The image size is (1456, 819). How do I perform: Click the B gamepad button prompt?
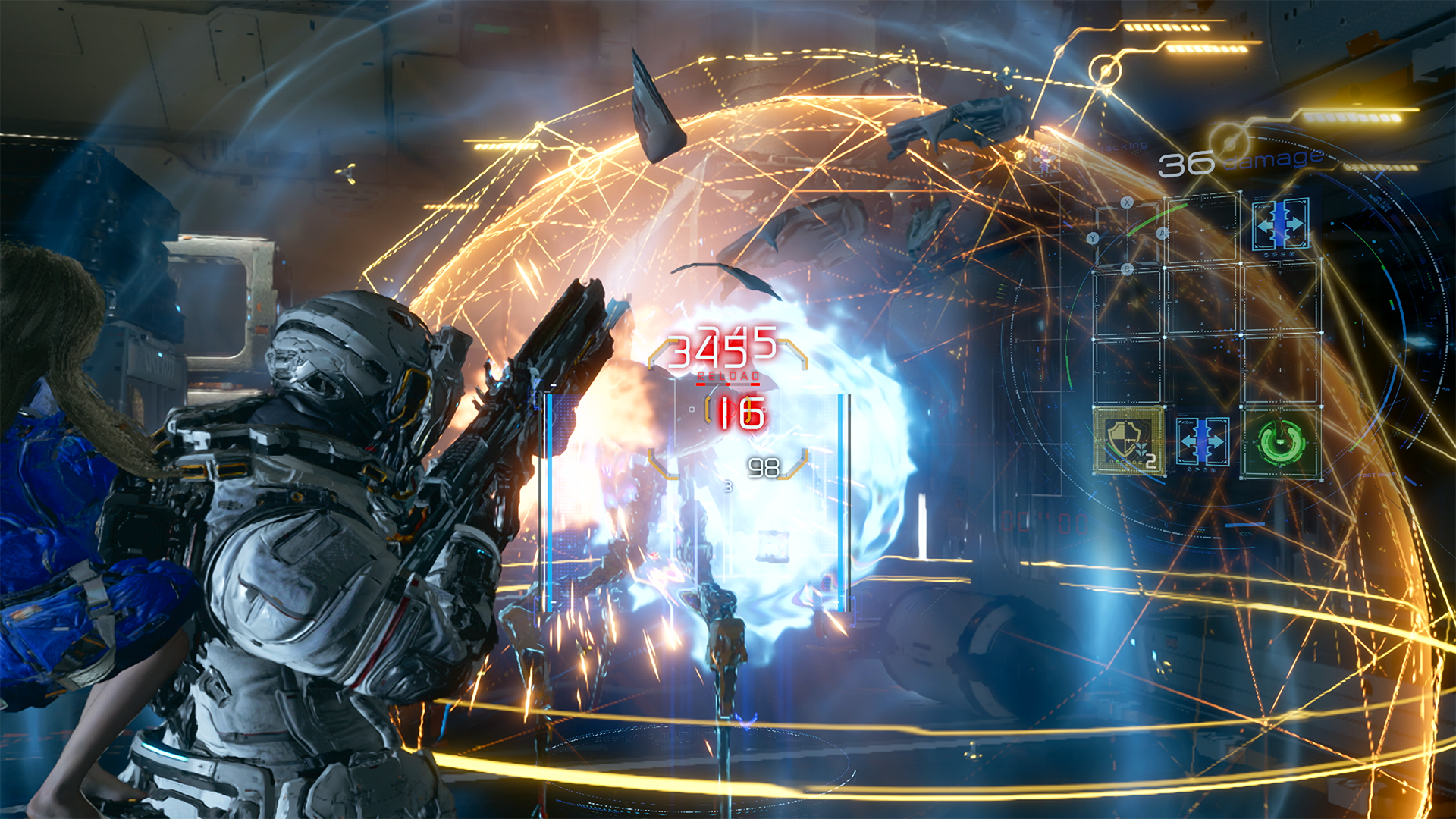[1126, 269]
